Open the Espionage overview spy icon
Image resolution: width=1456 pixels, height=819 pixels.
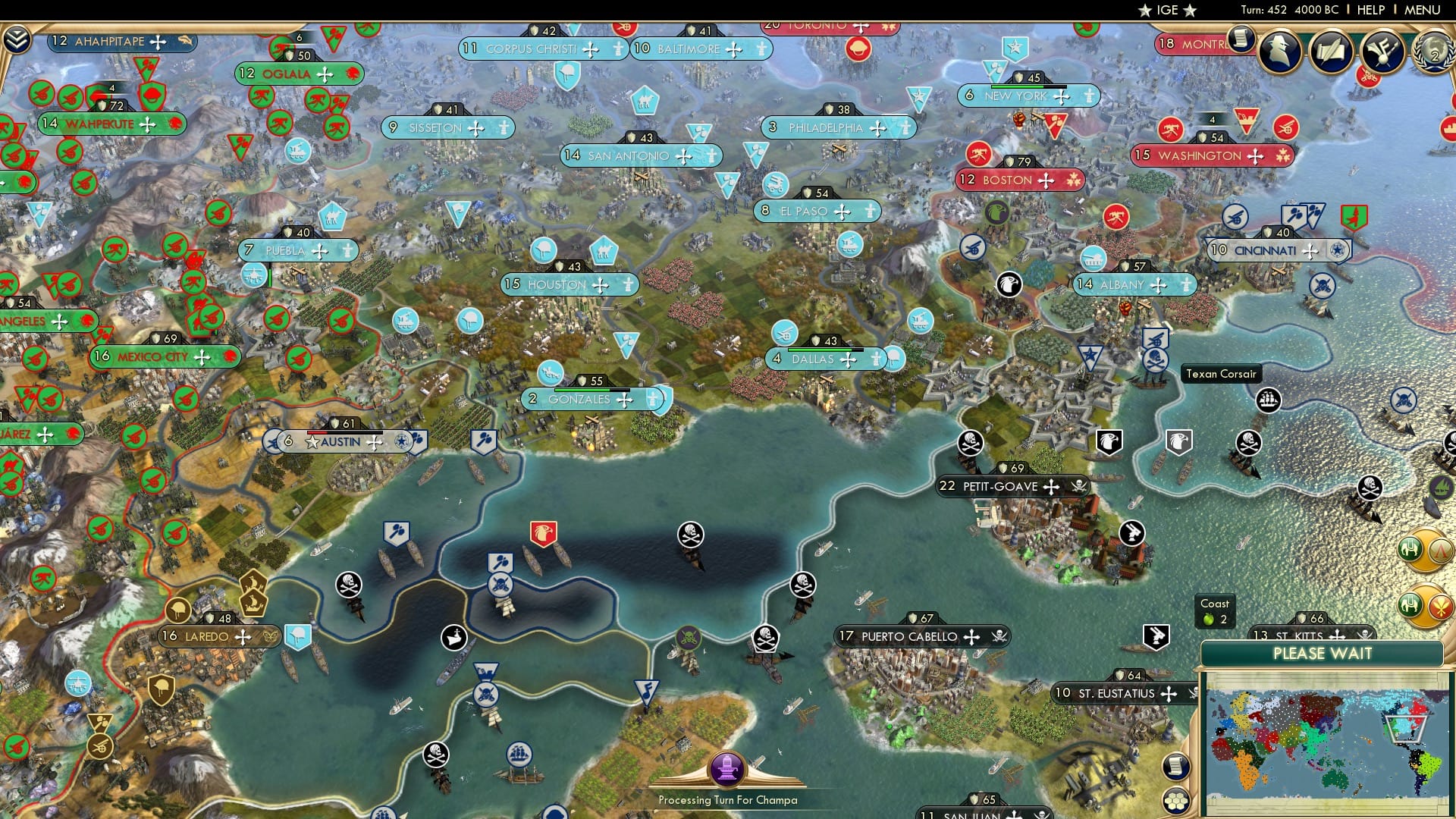[x=1281, y=52]
